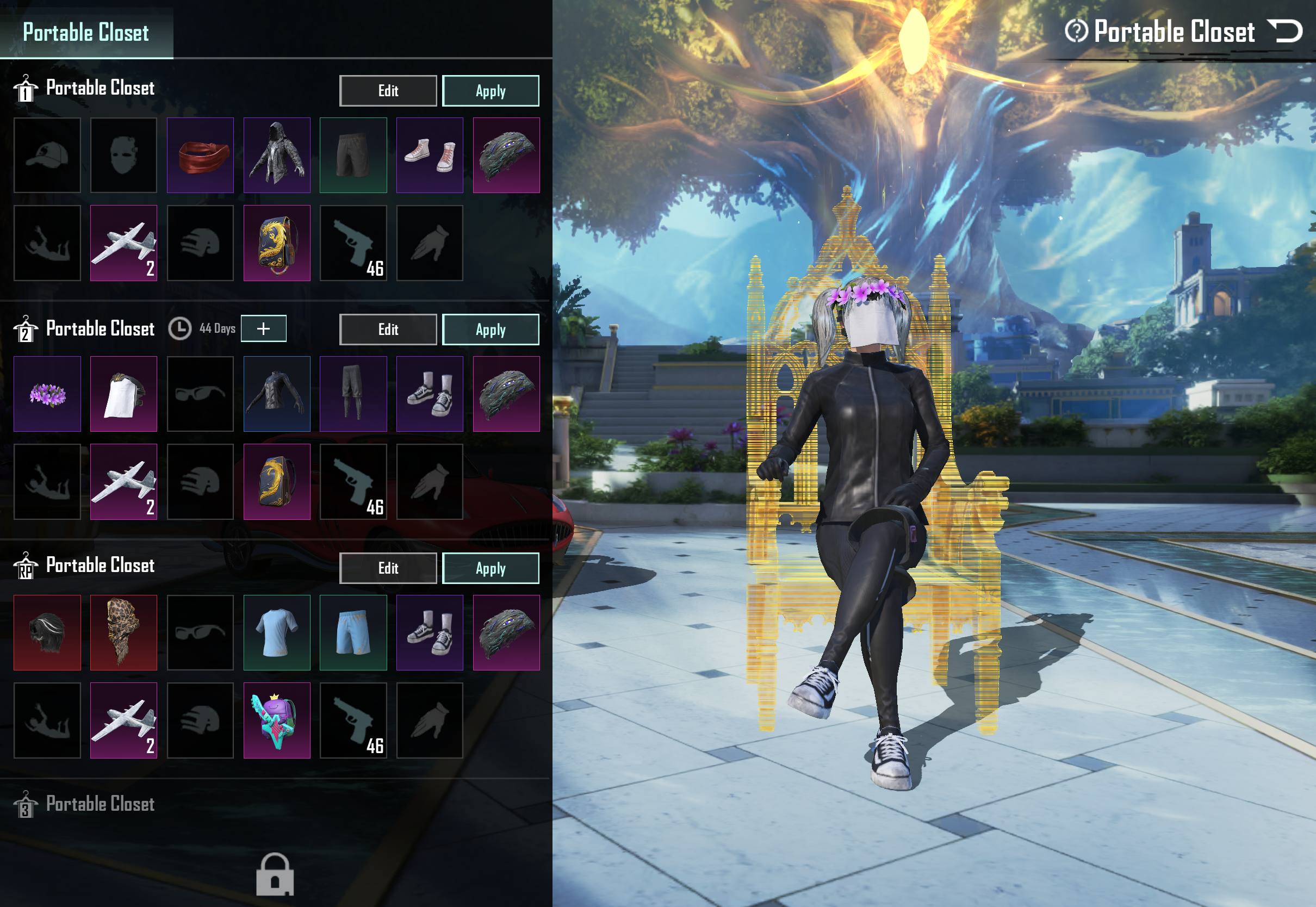Choose the grey hooded jacket slot
Screen dimensions: 1316x907
click(x=277, y=155)
